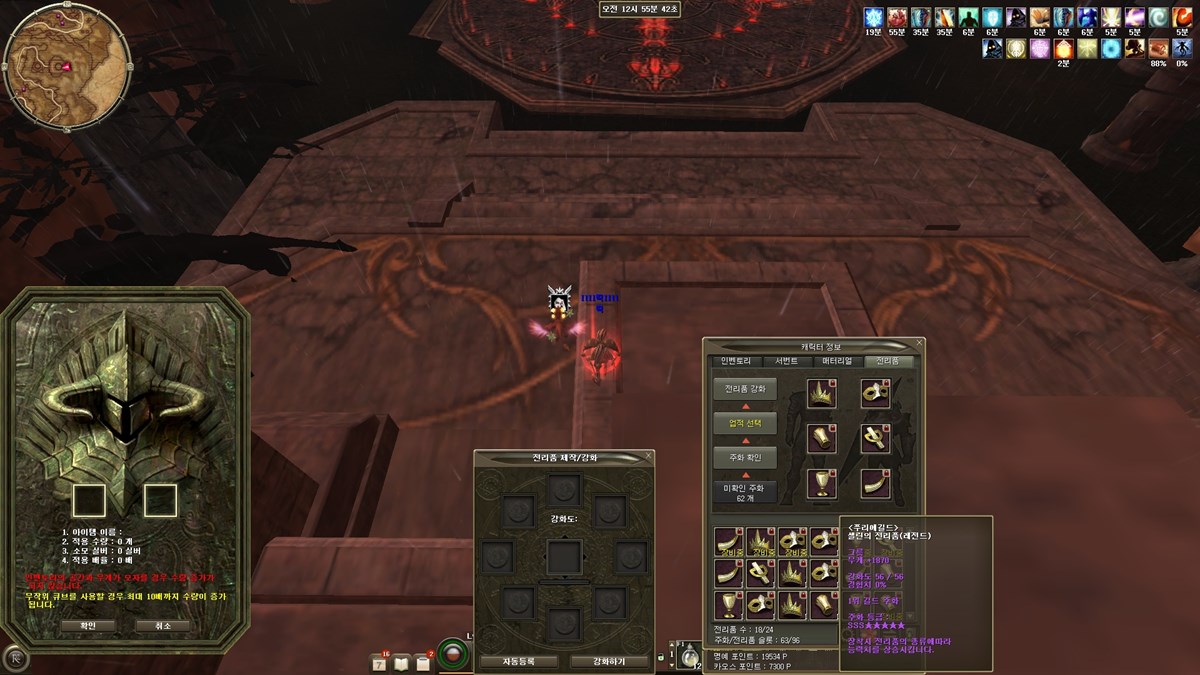Choose the 업적 선택 button

pos(744,423)
